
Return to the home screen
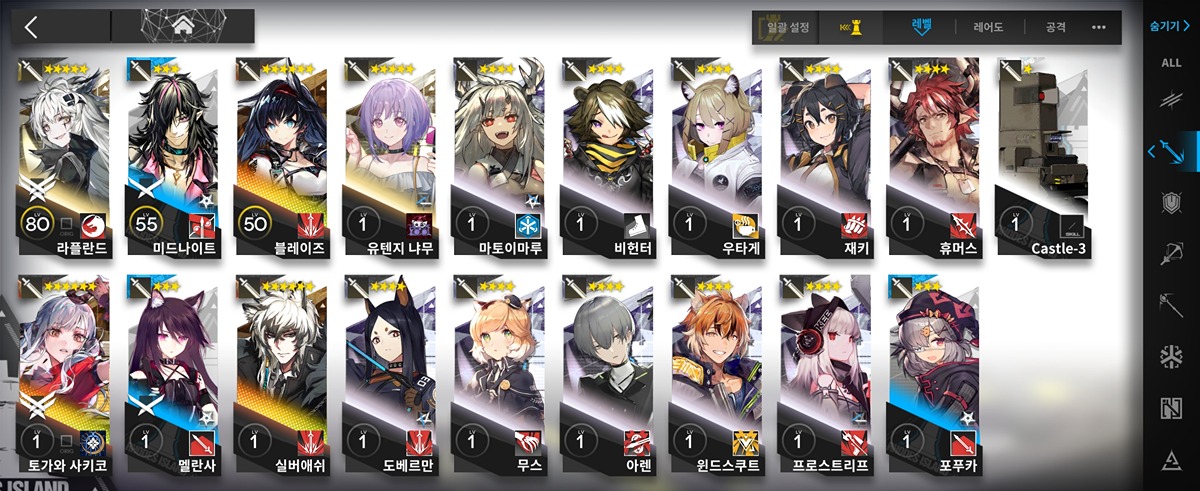pos(183,27)
